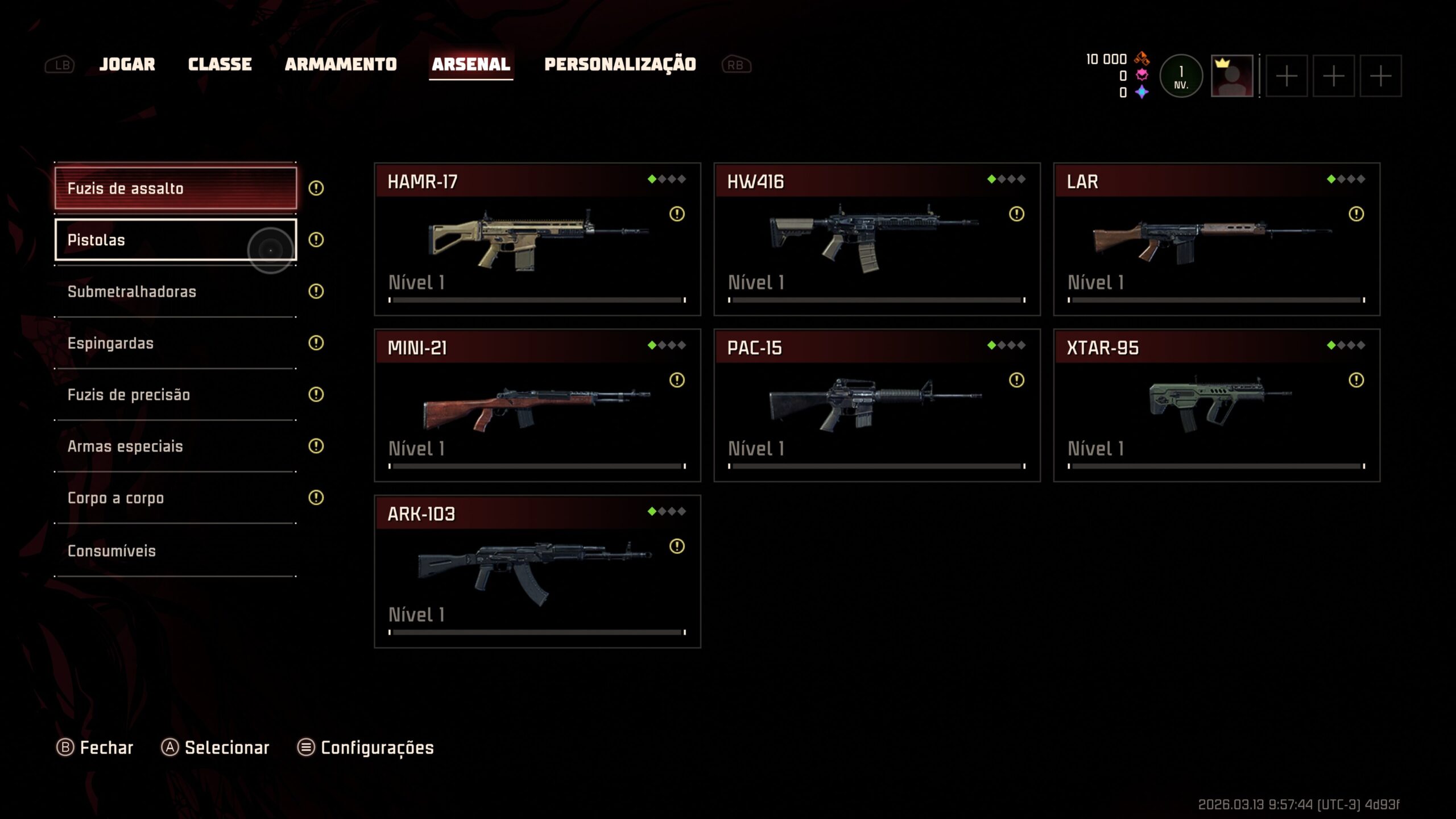This screenshot has height=819, width=1456.
Task: Select Fuzis de precisão category
Action: [175, 395]
